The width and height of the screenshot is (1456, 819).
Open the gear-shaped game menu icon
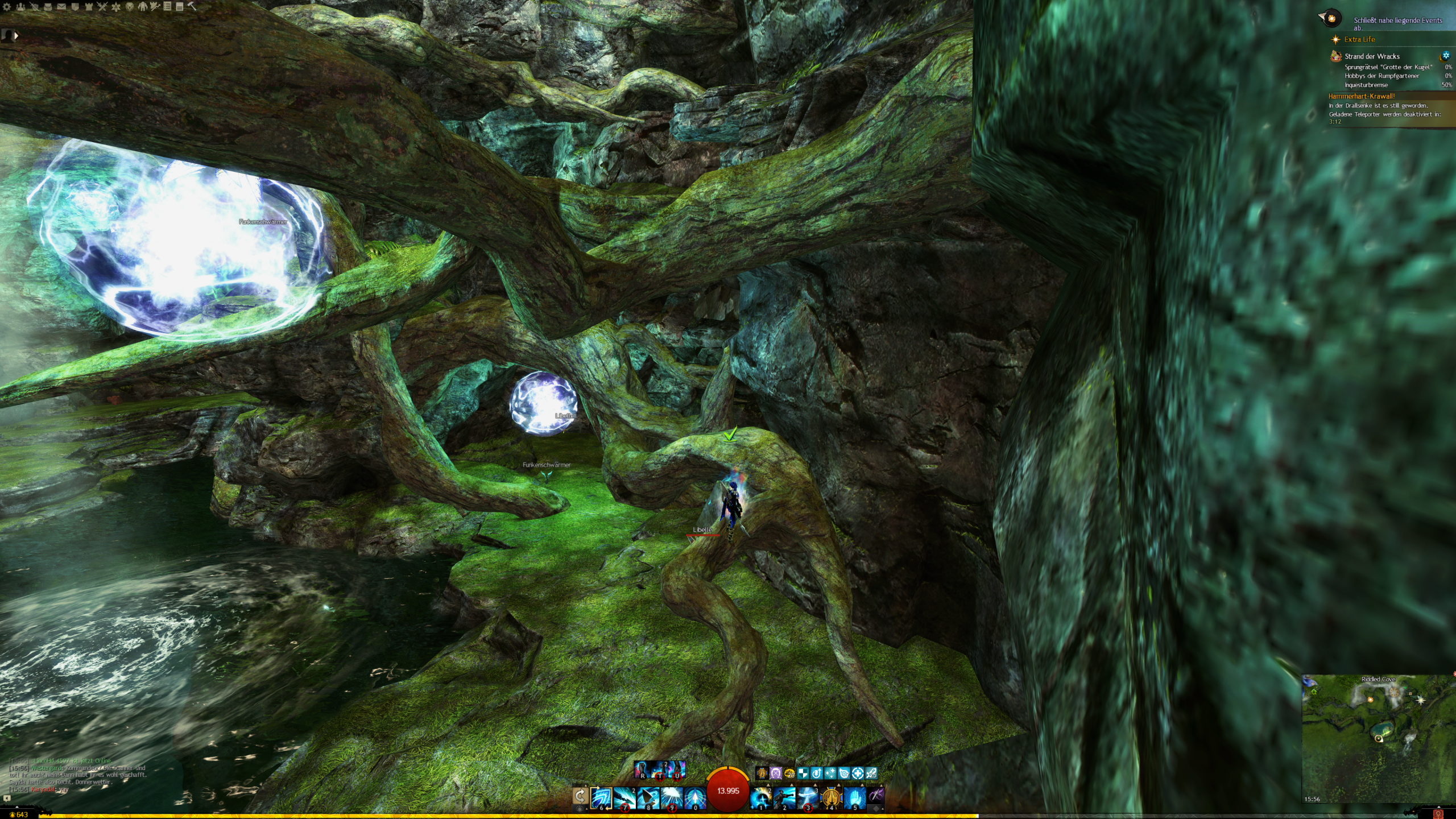(x=7, y=7)
